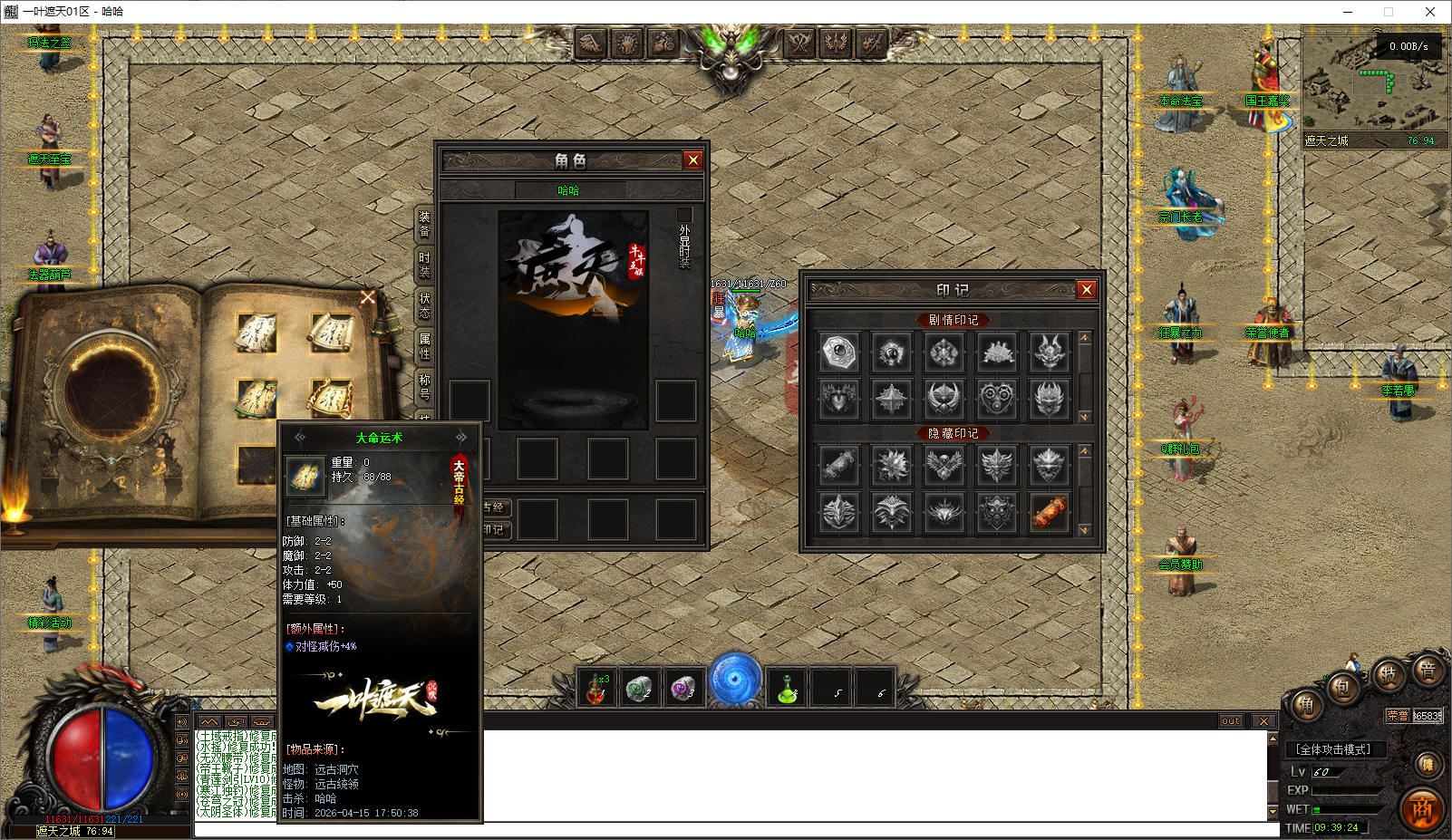Open the bag with the 包 button
The width and height of the screenshot is (1452, 840).
[x=1342, y=688]
